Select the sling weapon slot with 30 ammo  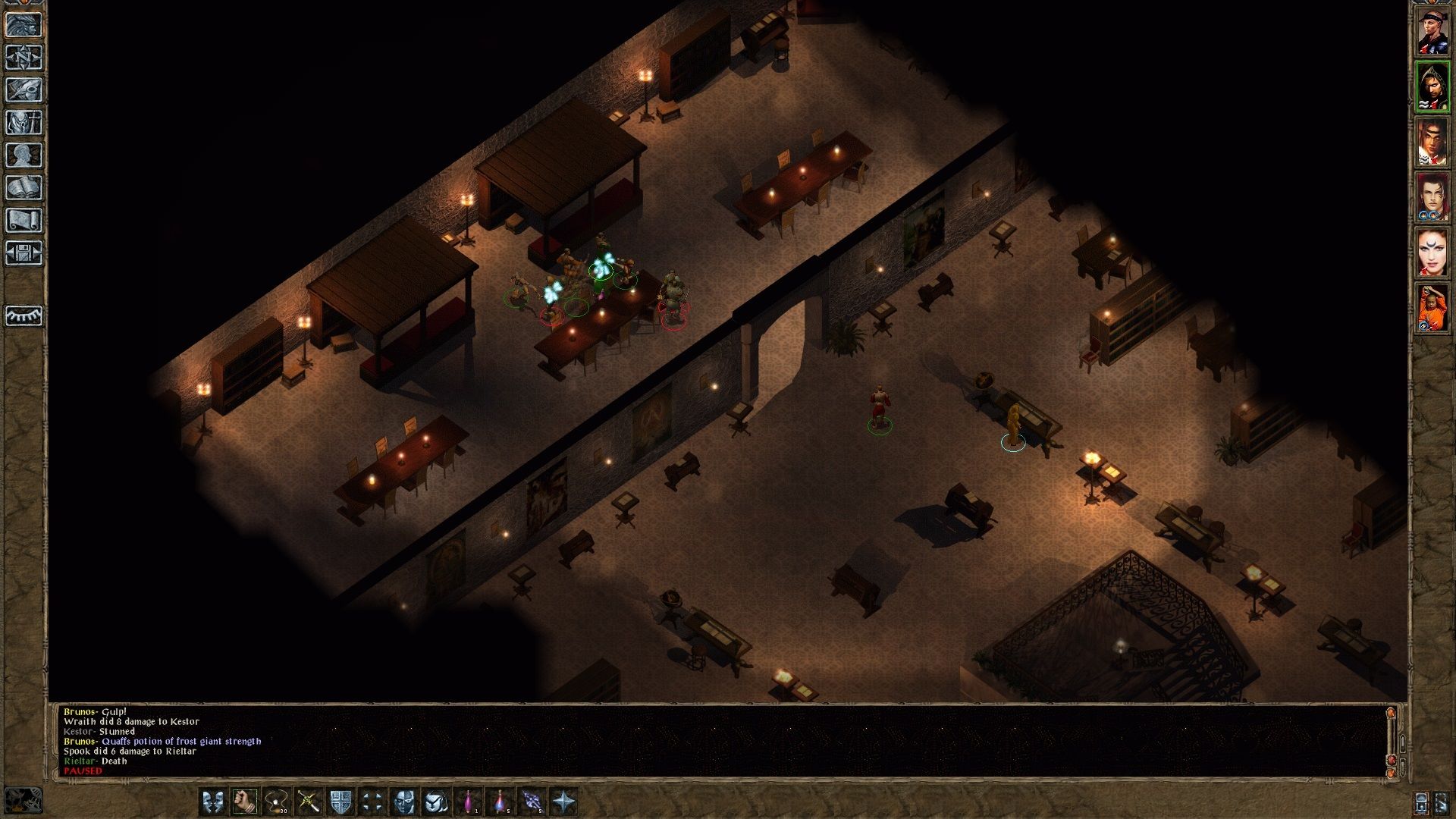coord(277,802)
